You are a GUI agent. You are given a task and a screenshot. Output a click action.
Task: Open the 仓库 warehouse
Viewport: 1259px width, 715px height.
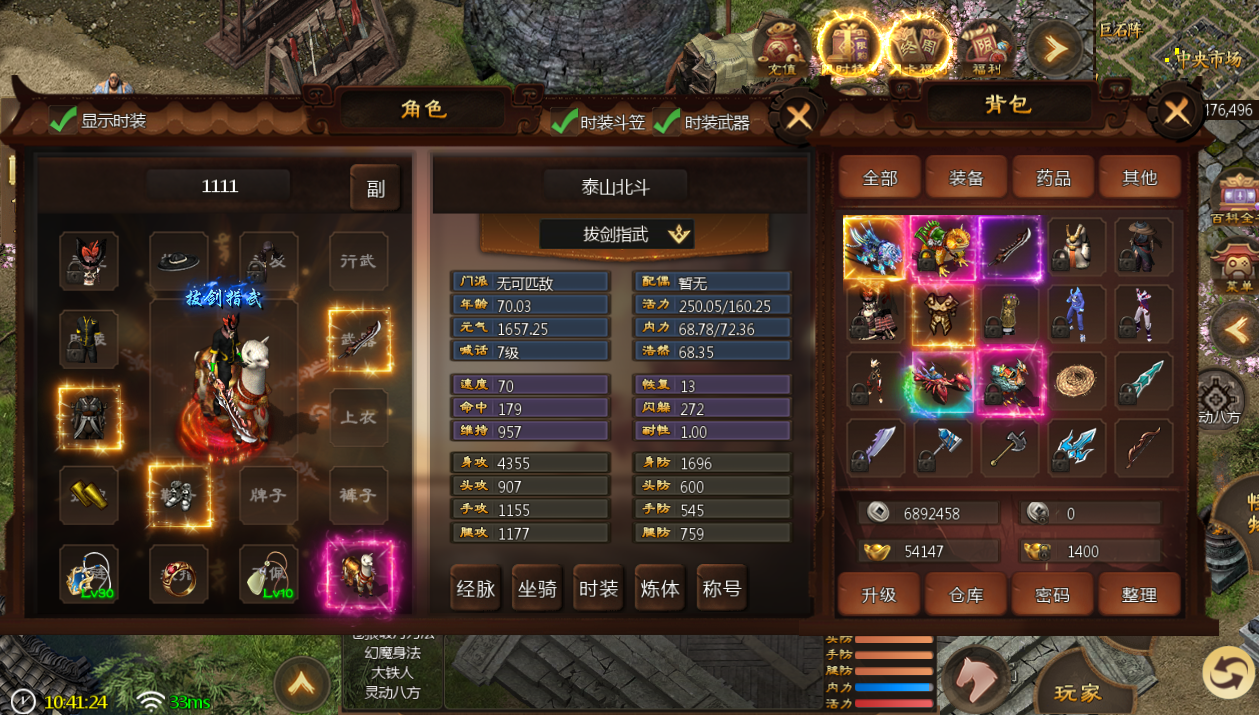(x=966, y=595)
